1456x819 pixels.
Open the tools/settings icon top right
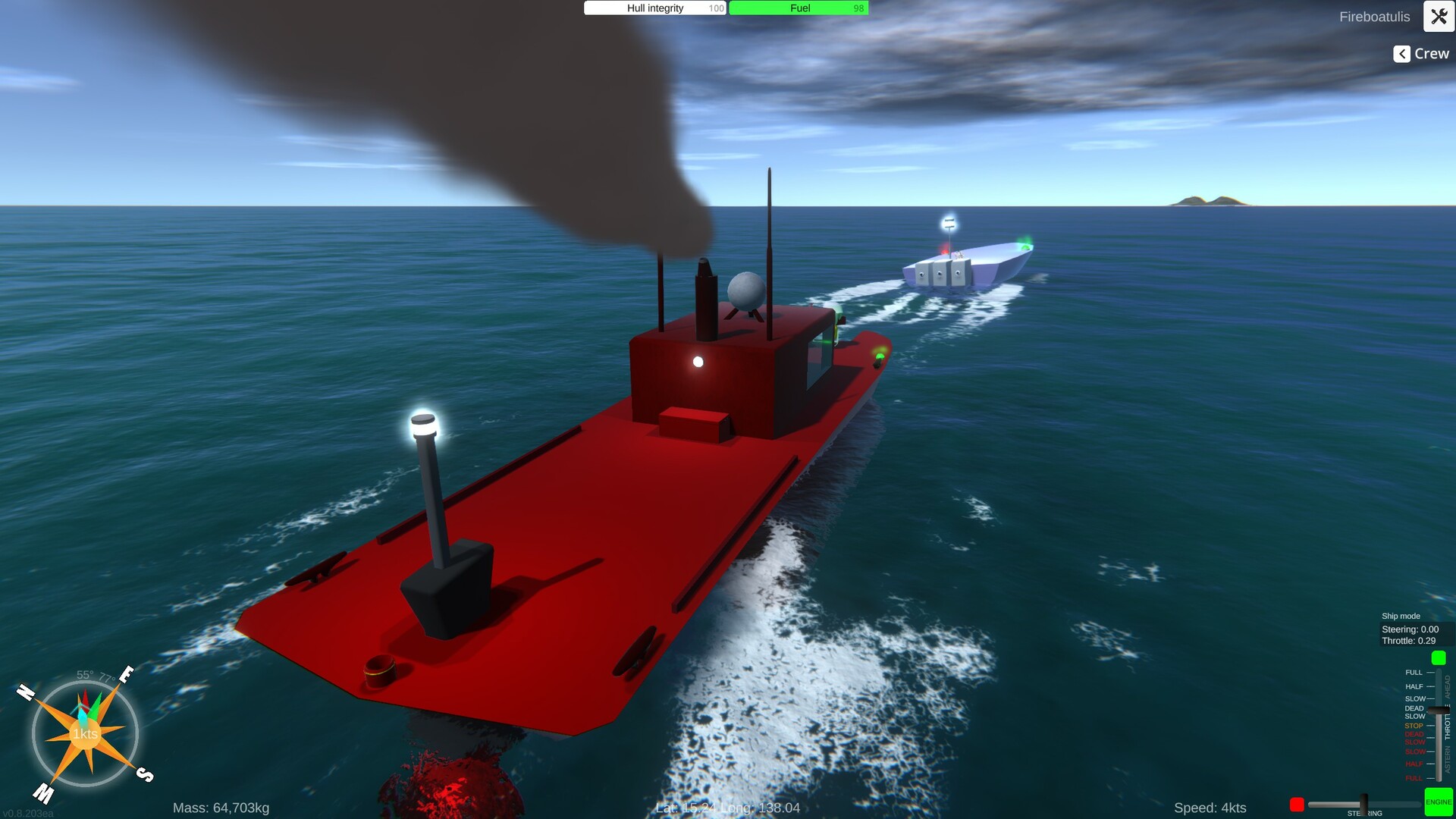click(x=1439, y=17)
